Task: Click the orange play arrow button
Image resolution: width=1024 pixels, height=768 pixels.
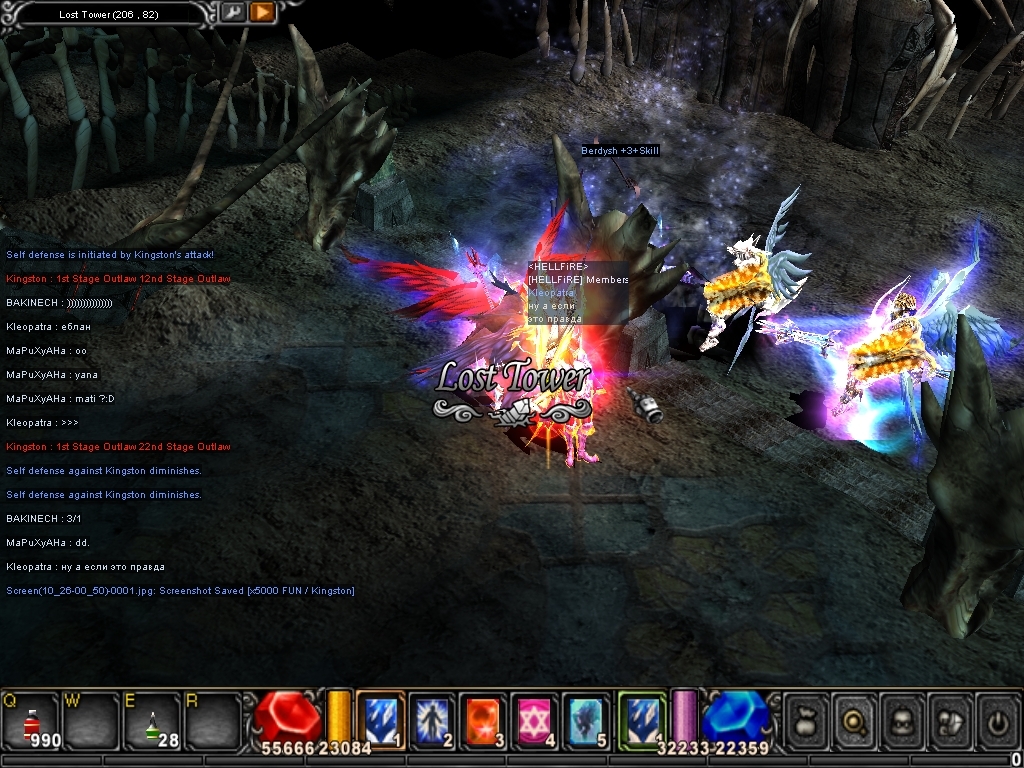Action: tap(262, 12)
